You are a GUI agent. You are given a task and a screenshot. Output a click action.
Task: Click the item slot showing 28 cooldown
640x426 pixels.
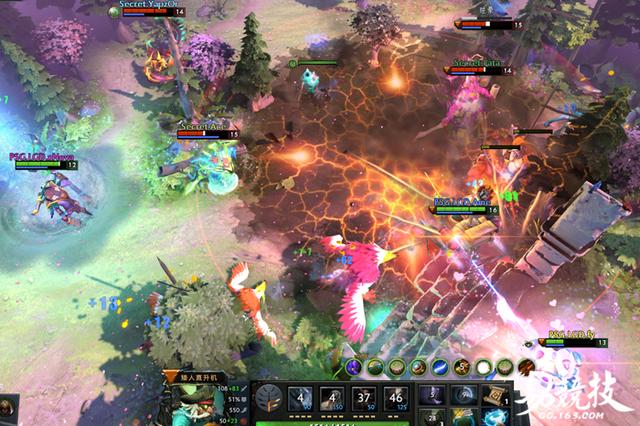[x=431, y=416]
